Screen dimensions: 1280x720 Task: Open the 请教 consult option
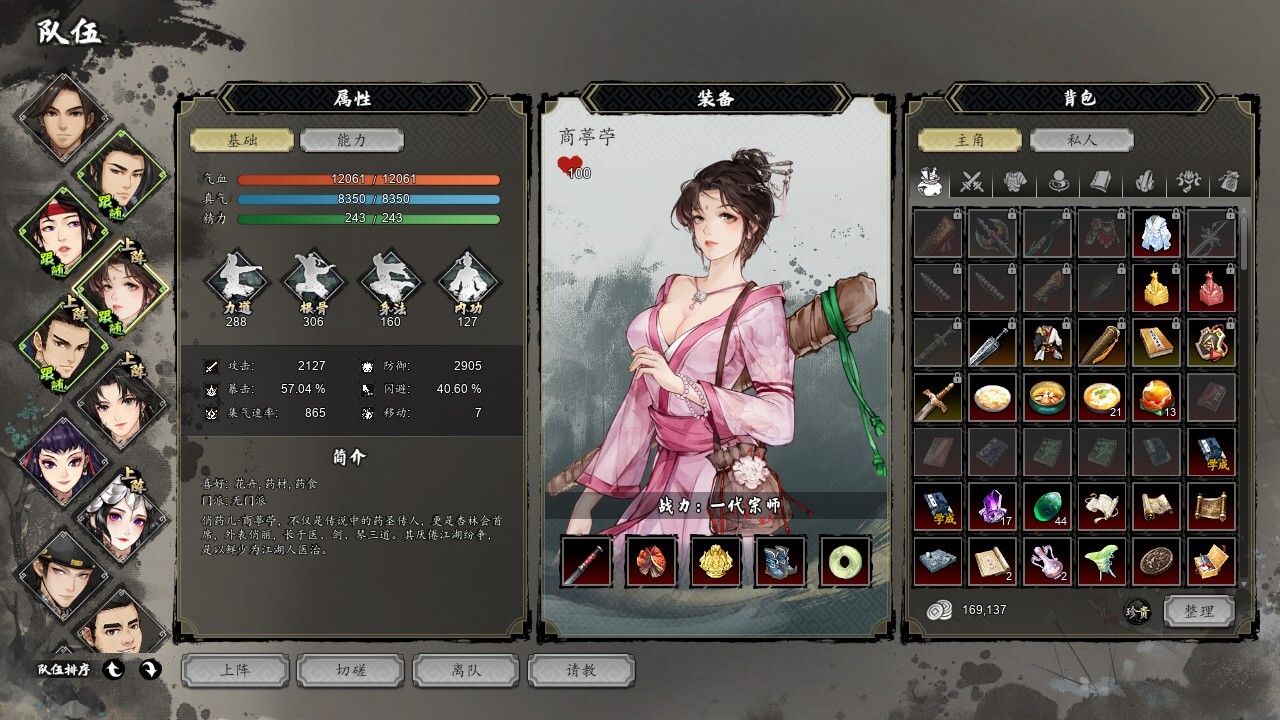(581, 670)
